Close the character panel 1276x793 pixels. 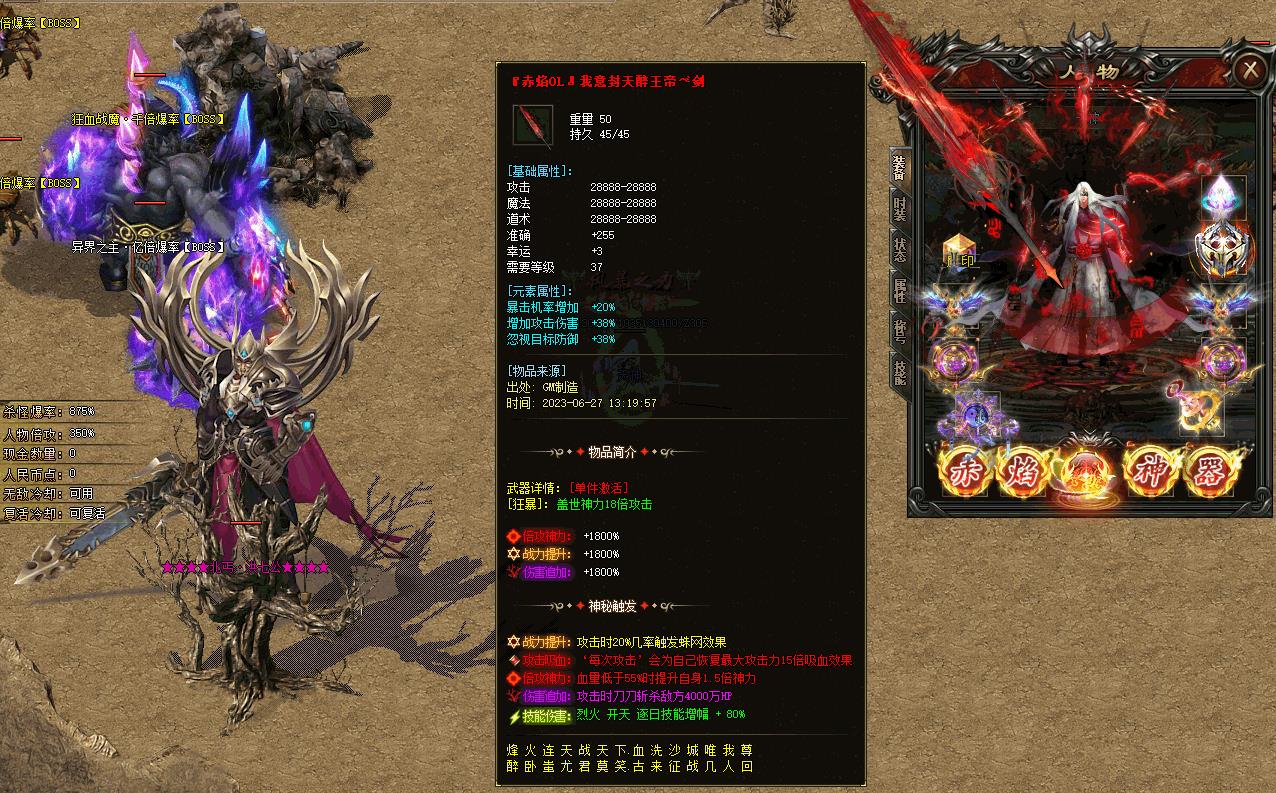pyautogui.click(x=1249, y=70)
